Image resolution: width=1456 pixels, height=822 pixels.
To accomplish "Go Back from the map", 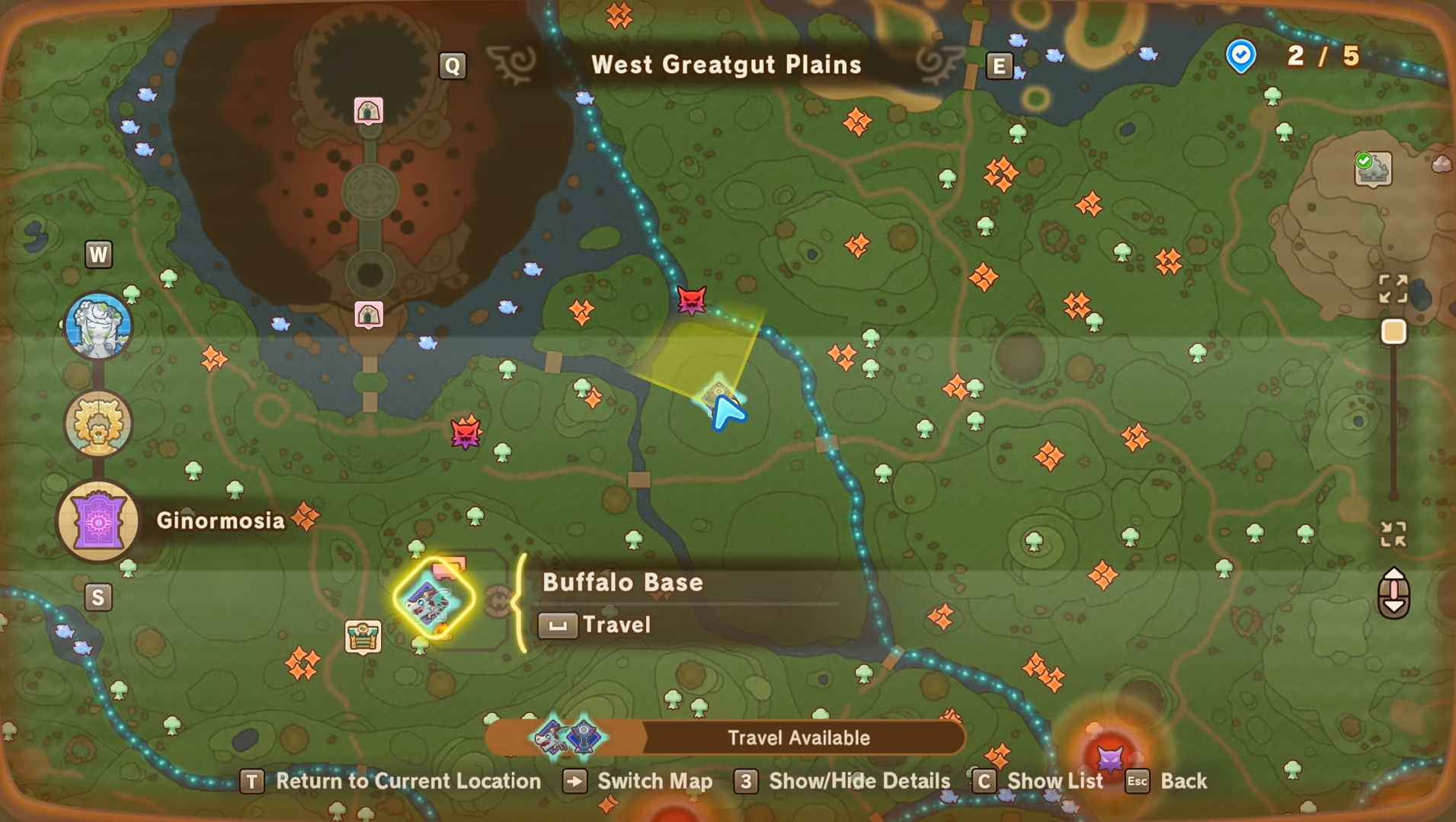I will click(x=1166, y=781).
